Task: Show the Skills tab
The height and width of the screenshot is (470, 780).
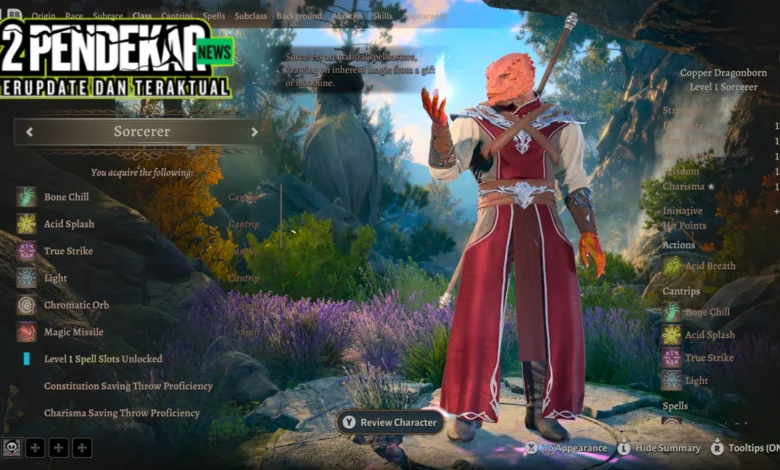Action: pos(382,16)
